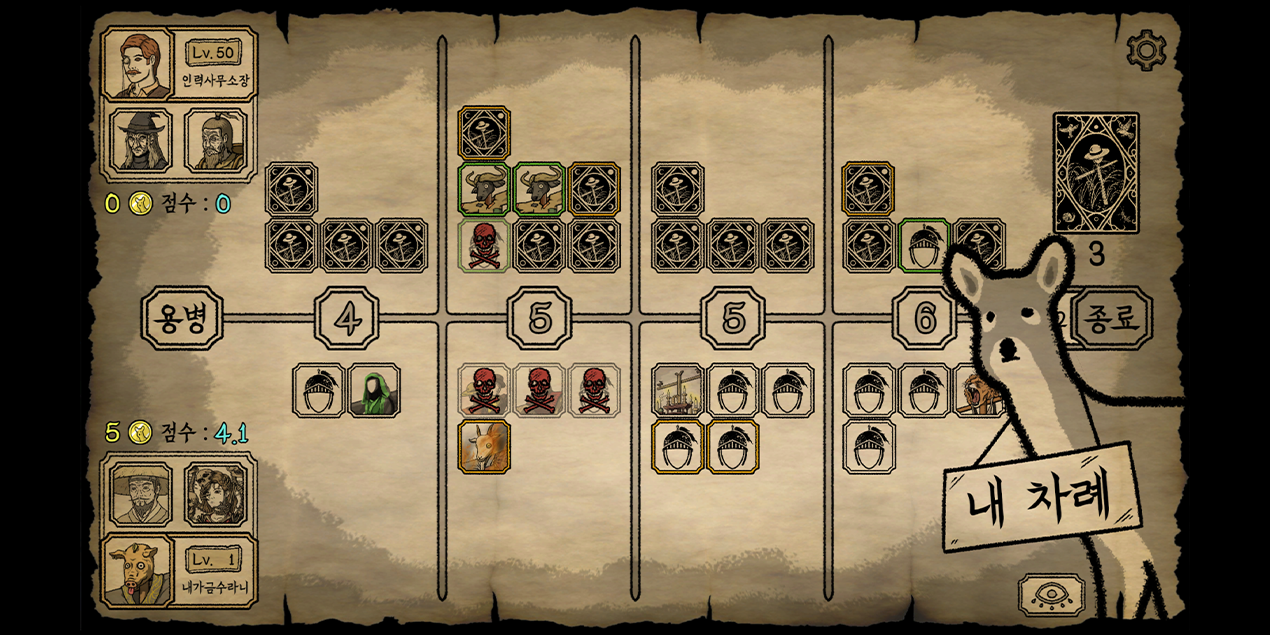Inspect the Lv.50 opponent portrait
This screenshot has height=635, width=1270.
coord(139,66)
